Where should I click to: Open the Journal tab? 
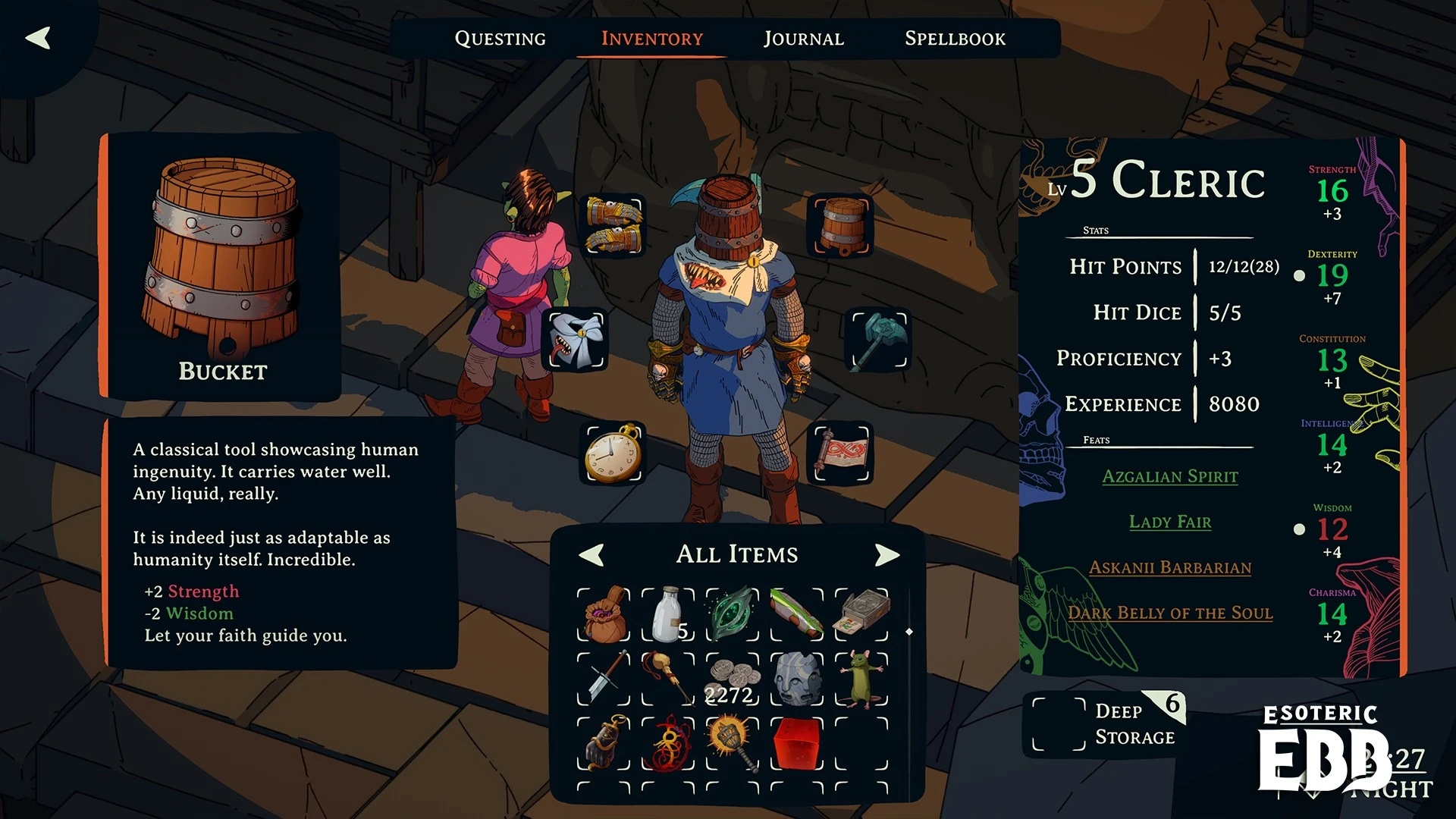pos(803,39)
